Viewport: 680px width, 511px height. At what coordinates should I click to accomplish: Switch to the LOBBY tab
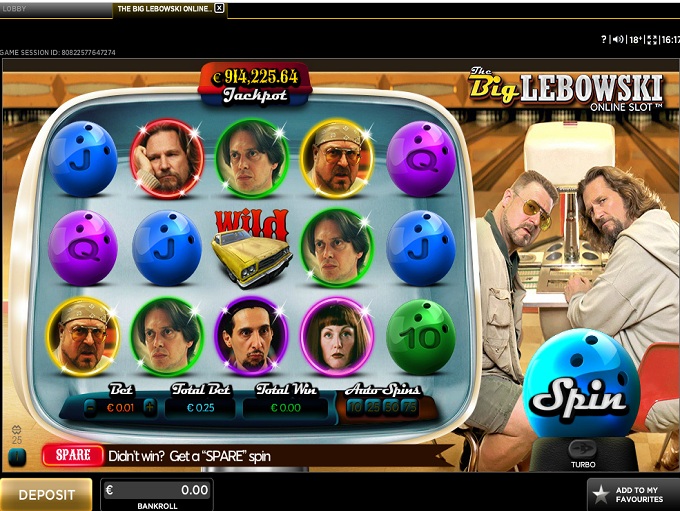pos(15,8)
